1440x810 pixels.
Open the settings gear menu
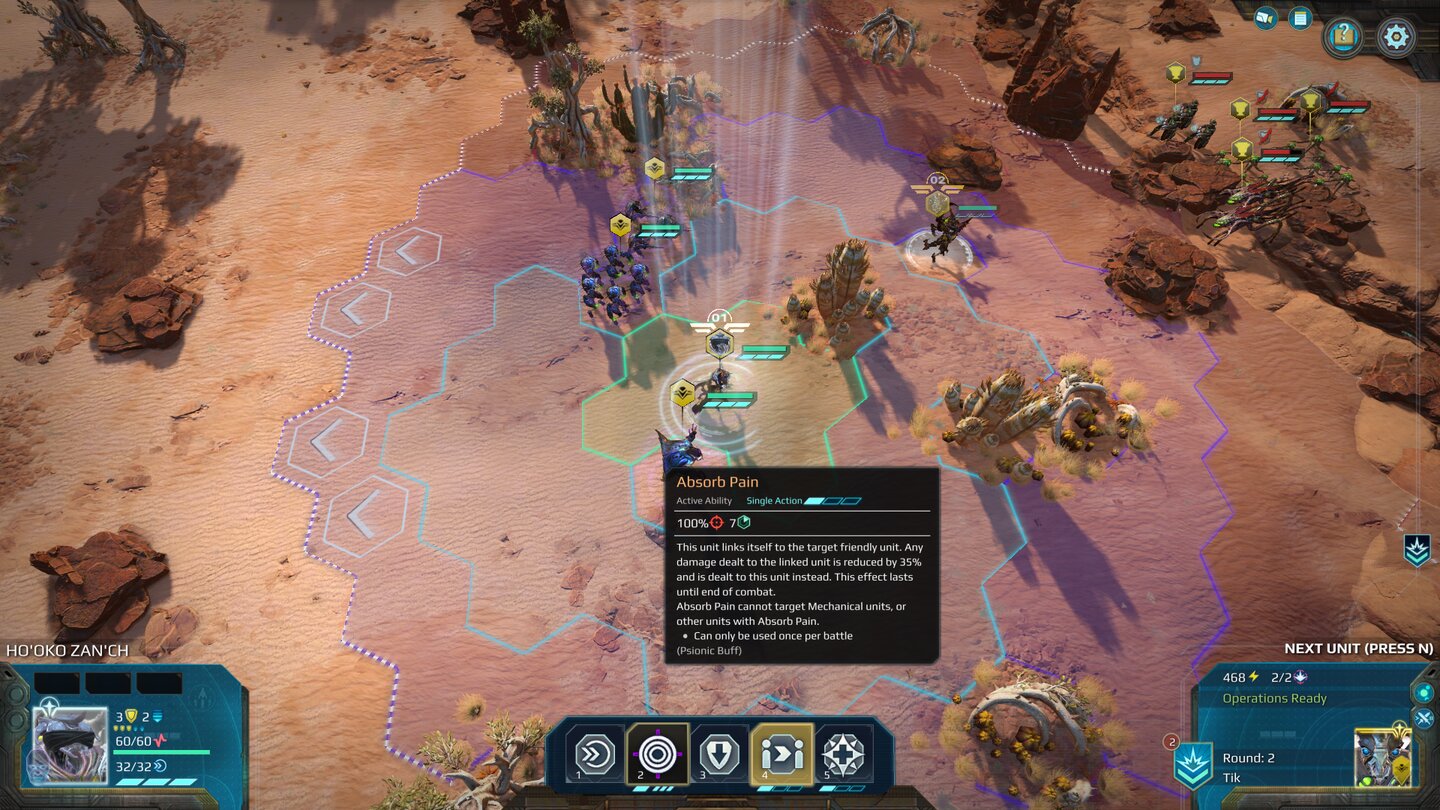1396,37
